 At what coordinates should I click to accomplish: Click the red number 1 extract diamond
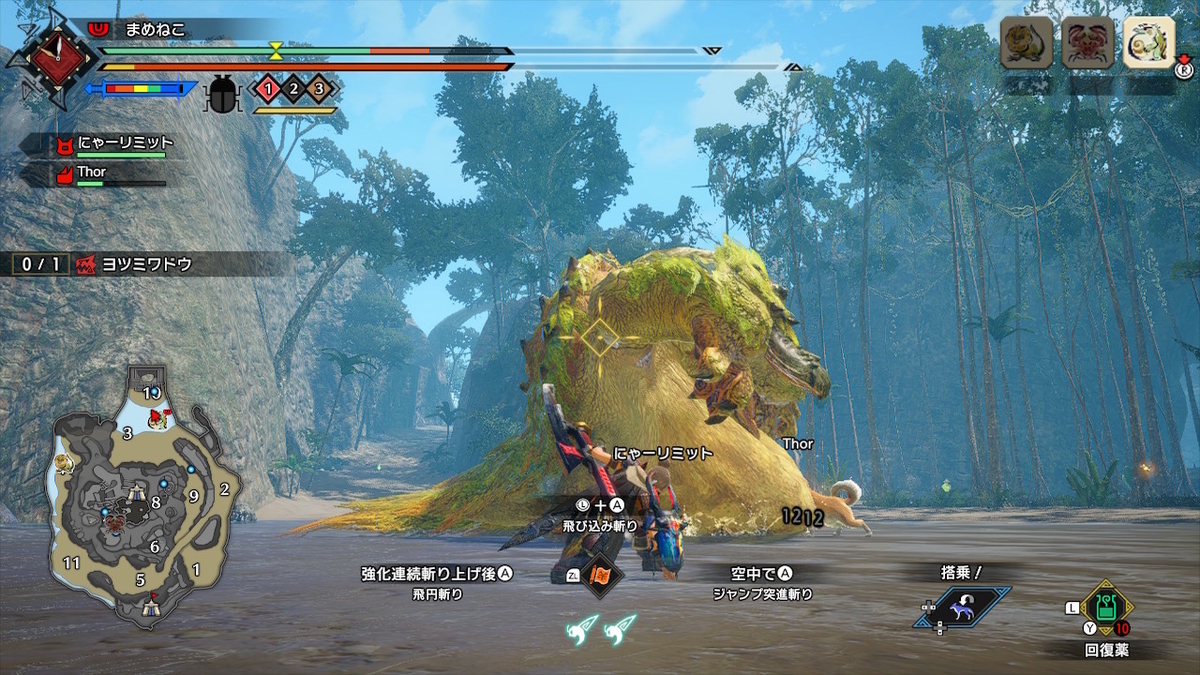268,89
